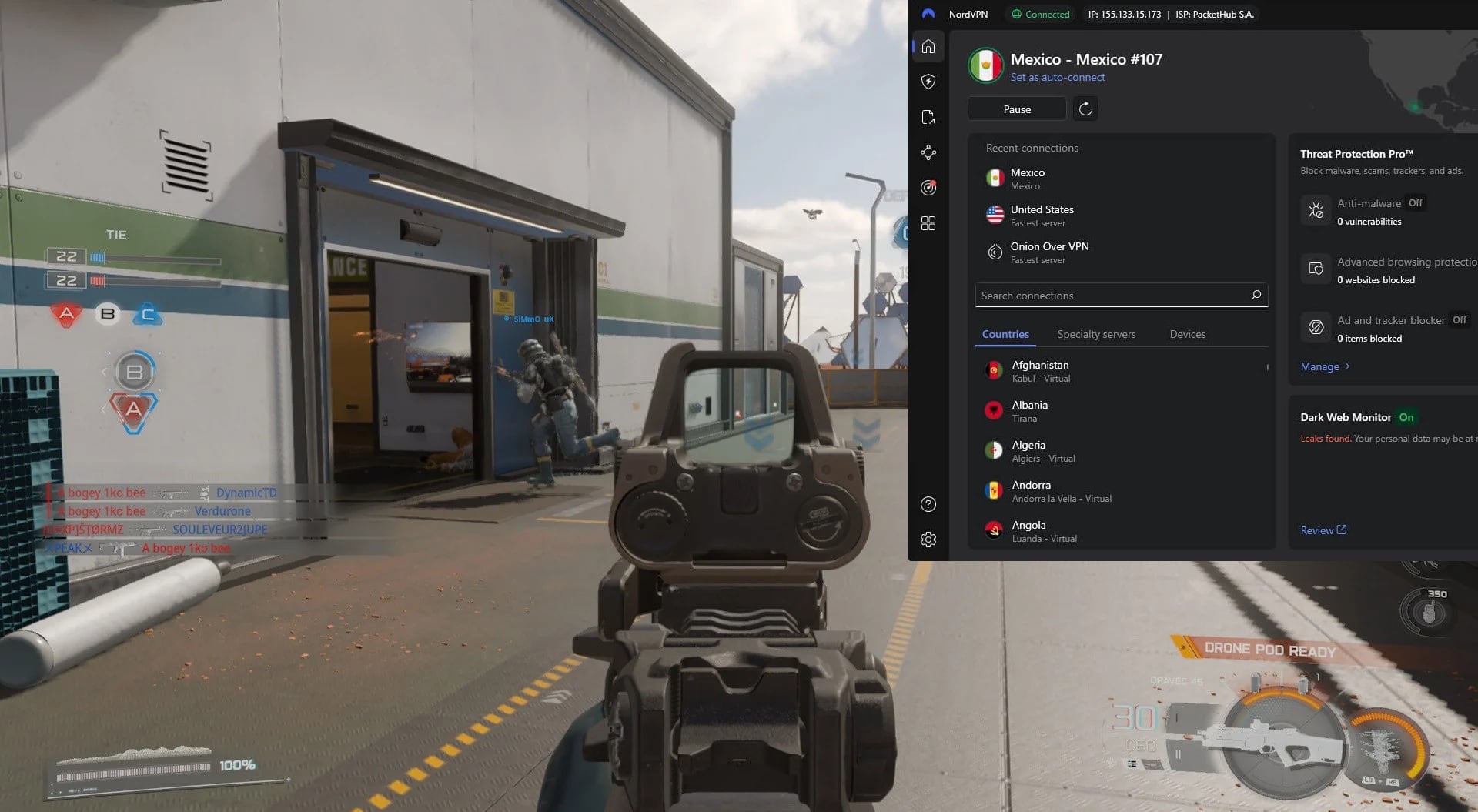Turn on Ad and tracker blocker
The width and height of the screenshot is (1478, 812).
coord(1460,319)
